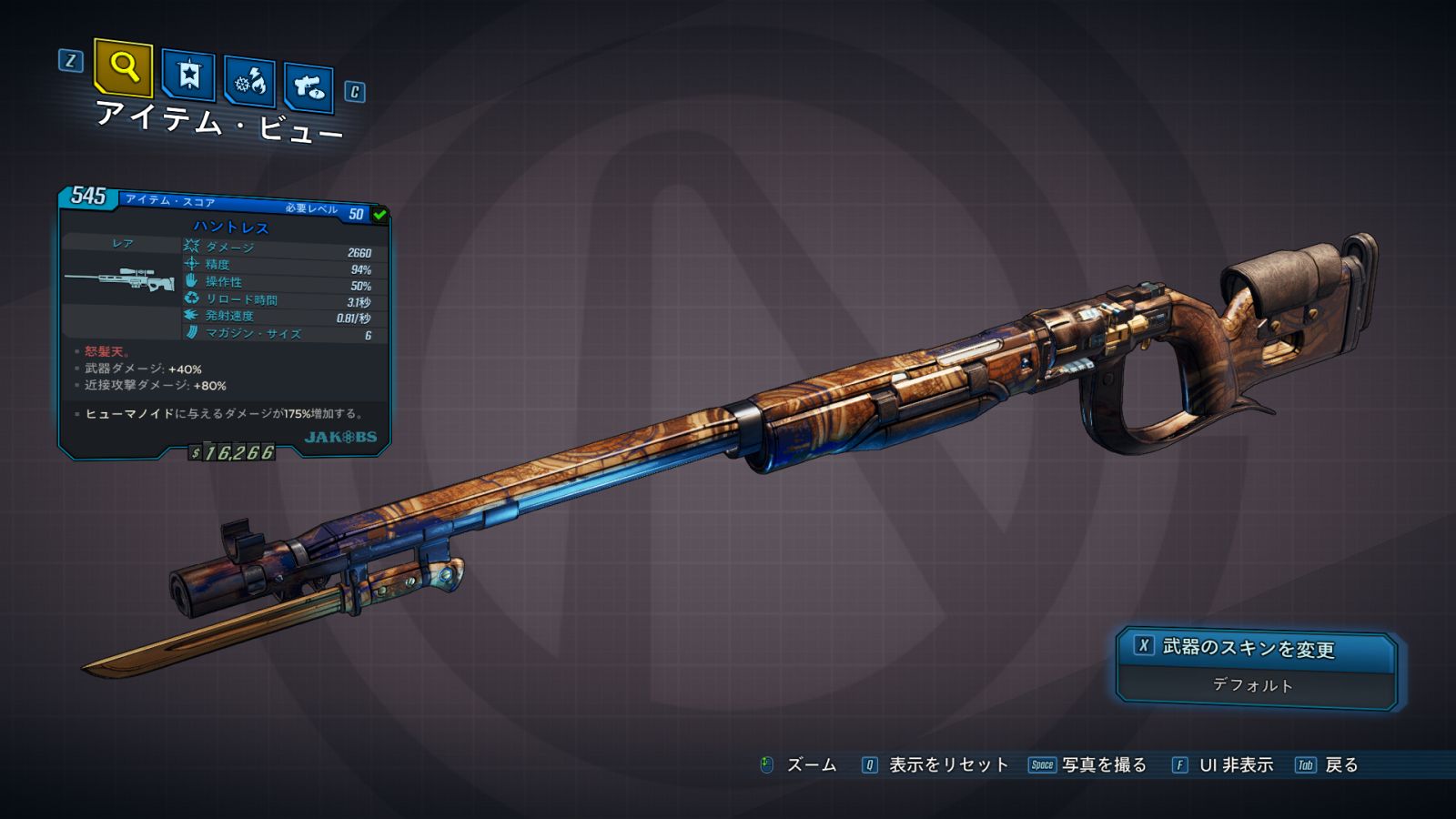
Task: Hide the interface with UI 非表示
Action: point(1235,765)
